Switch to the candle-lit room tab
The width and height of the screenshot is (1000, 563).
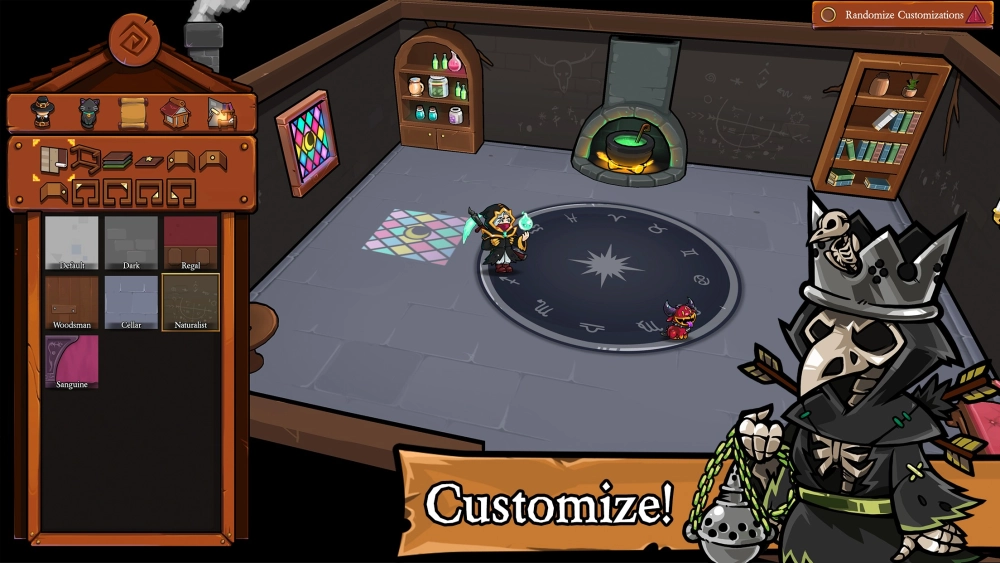[x=221, y=113]
